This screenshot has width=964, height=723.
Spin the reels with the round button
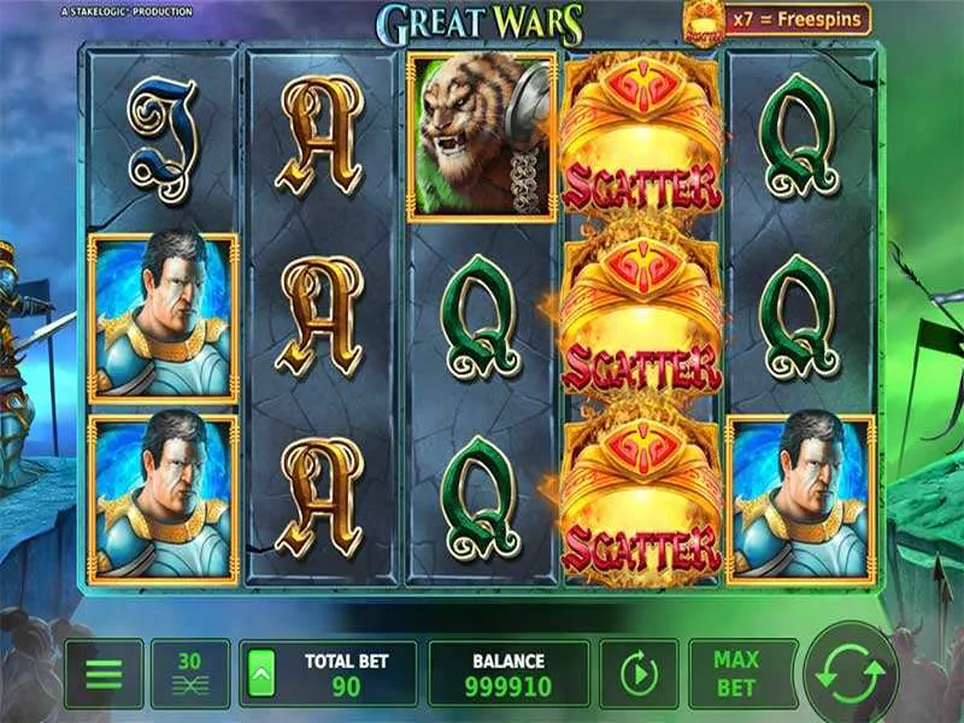[x=851, y=673]
